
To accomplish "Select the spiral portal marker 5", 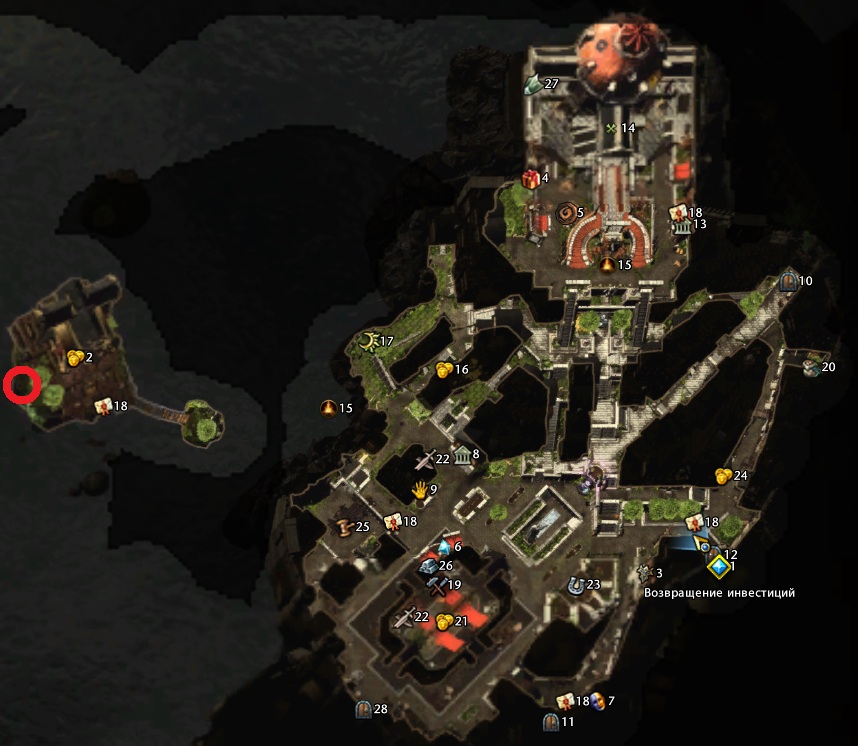I will [565, 213].
